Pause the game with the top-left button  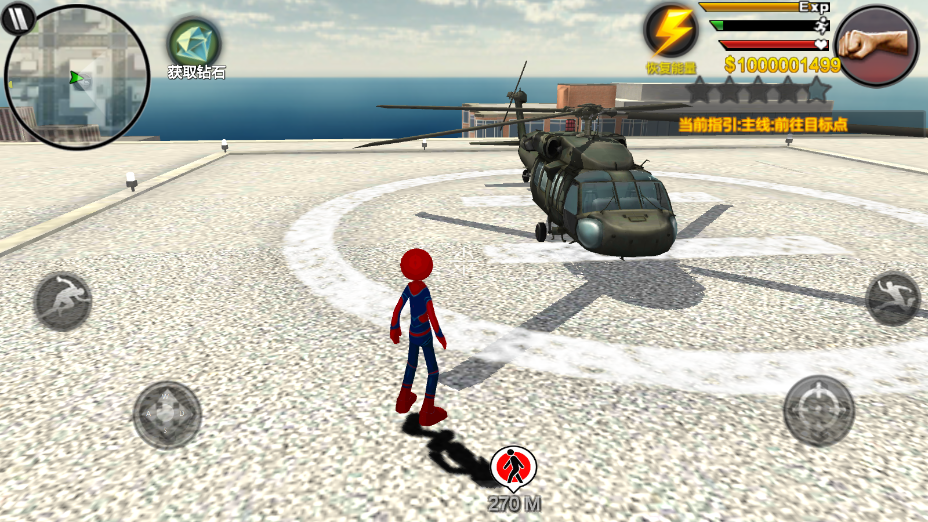[x=19, y=17]
